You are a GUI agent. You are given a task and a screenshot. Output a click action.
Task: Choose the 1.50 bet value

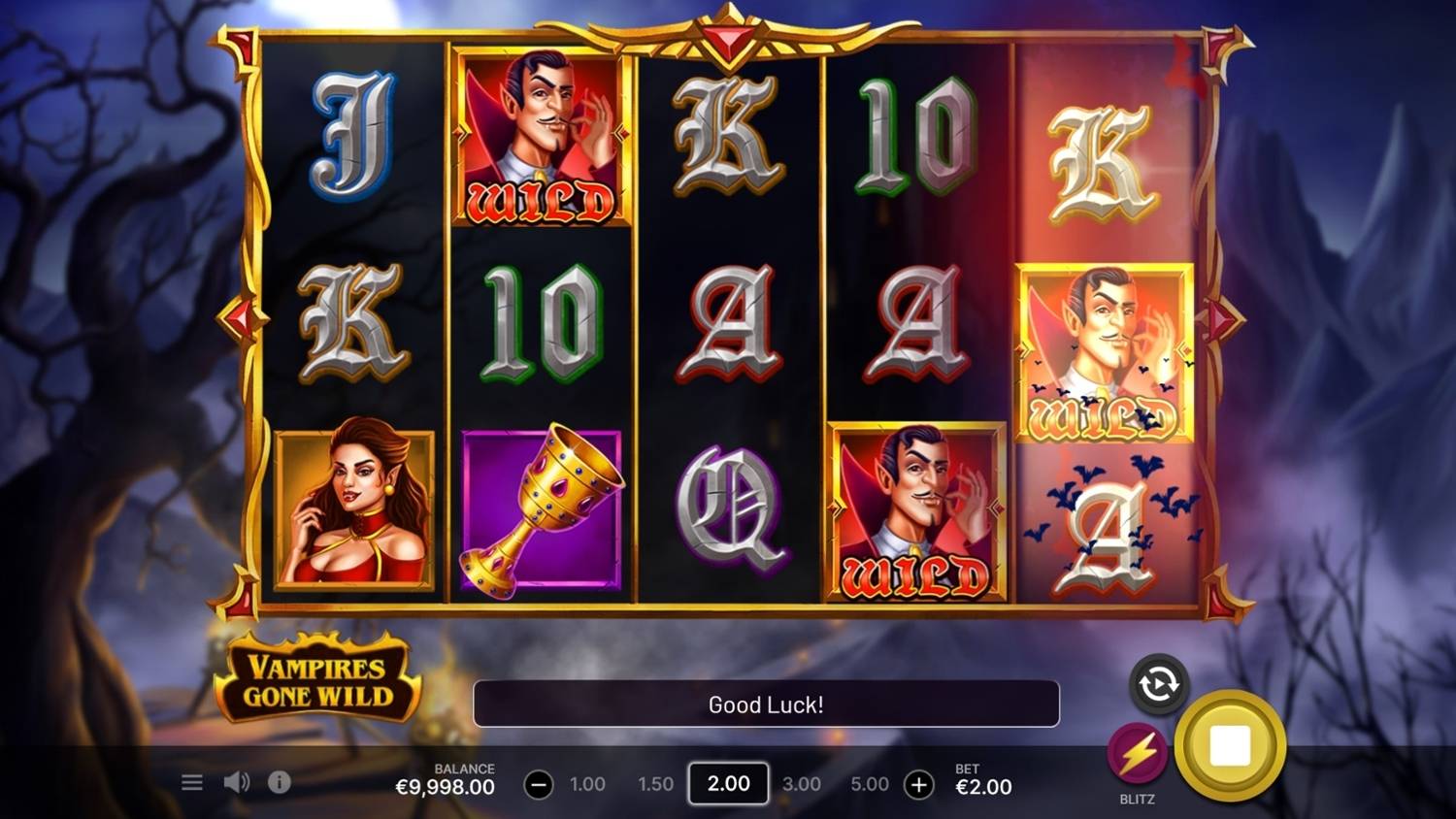(x=655, y=784)
